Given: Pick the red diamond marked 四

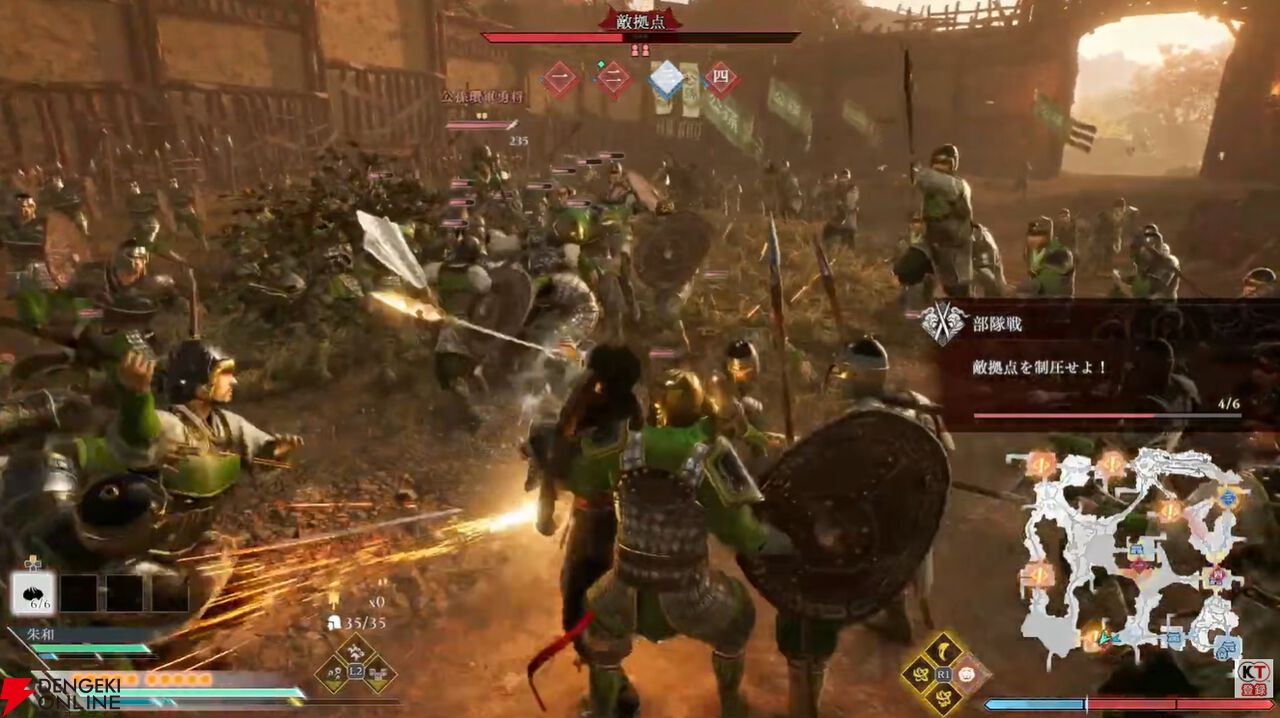Looking at the screenshot, I should 720,79.
